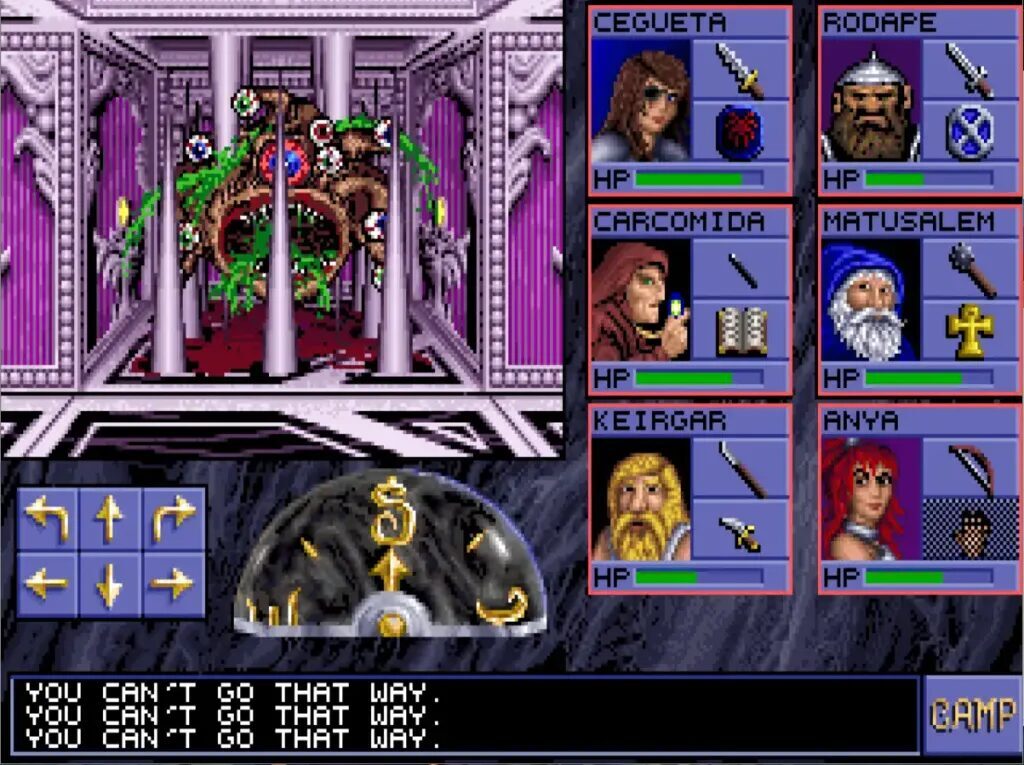The image size is (1024, 765).
Task: Attack with Rodape's sword
Action: pos(969,69)
